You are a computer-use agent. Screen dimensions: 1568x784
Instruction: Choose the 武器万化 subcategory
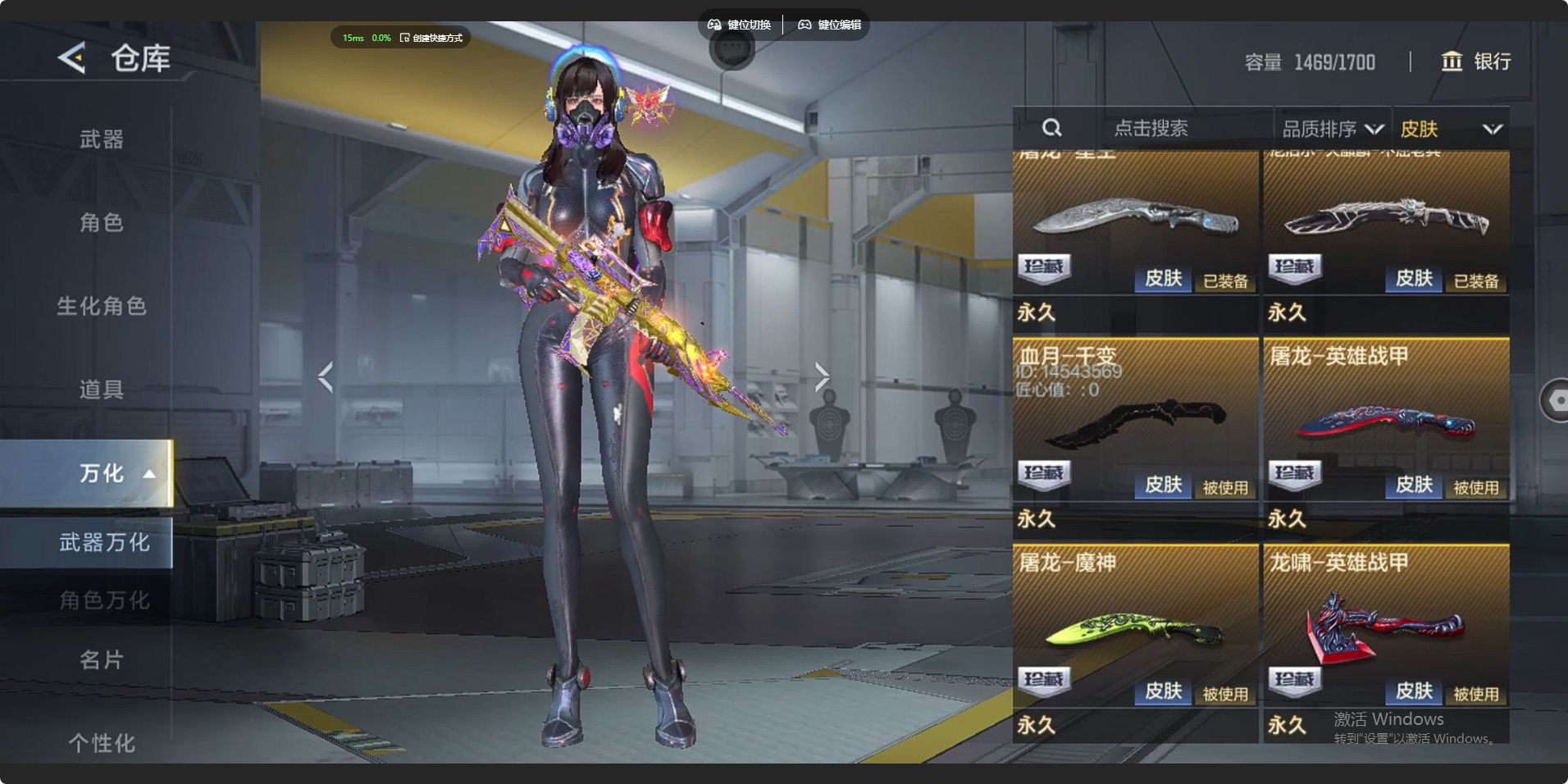104,542
